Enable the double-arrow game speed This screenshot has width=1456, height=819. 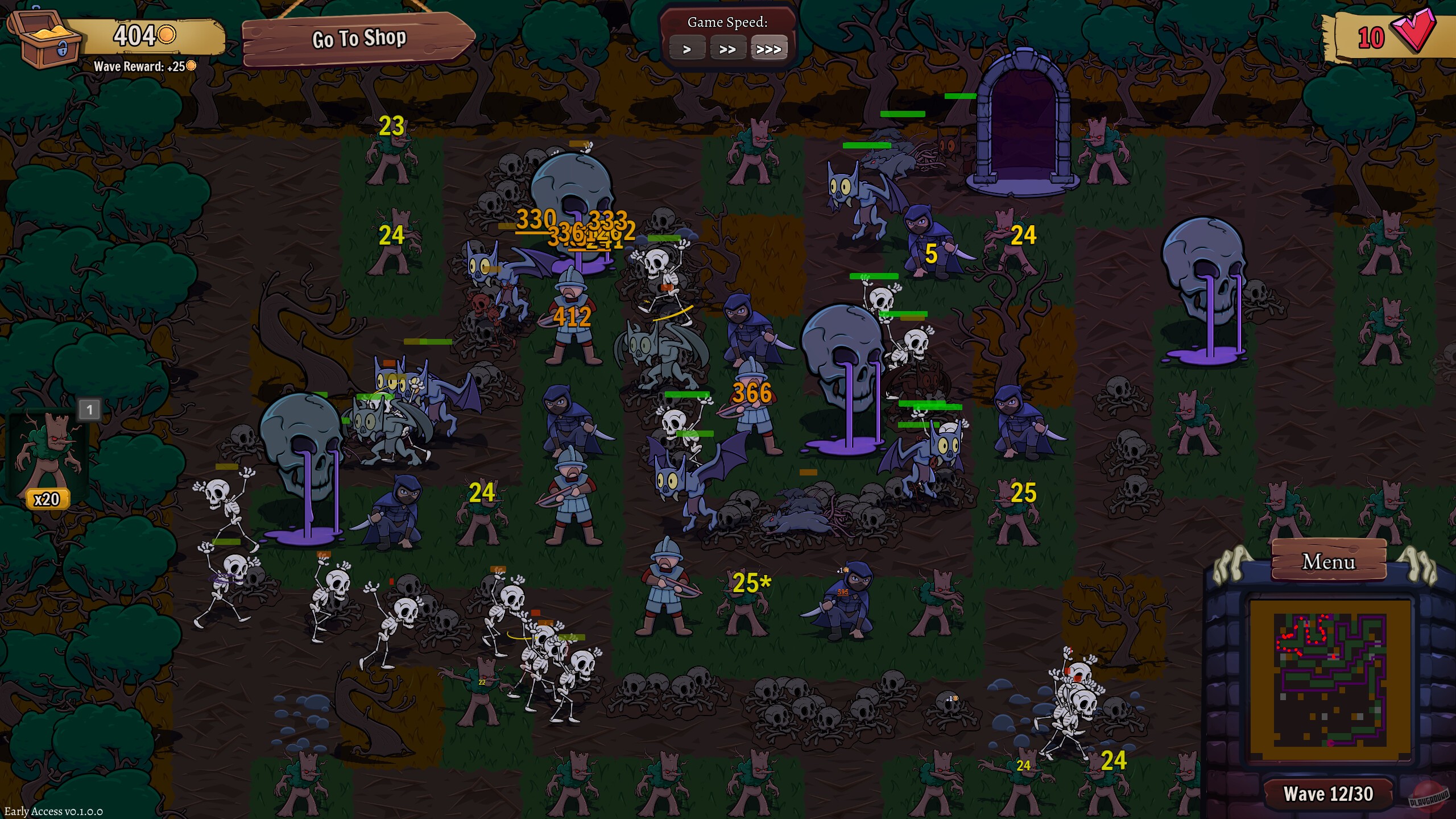pyautogui.click(x=729, y=48)
